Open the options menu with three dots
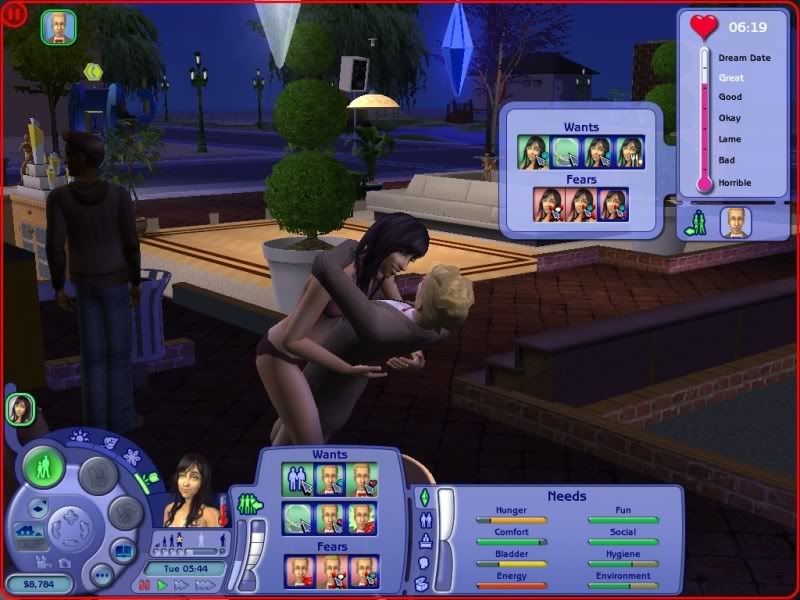 tap(100, 575)
